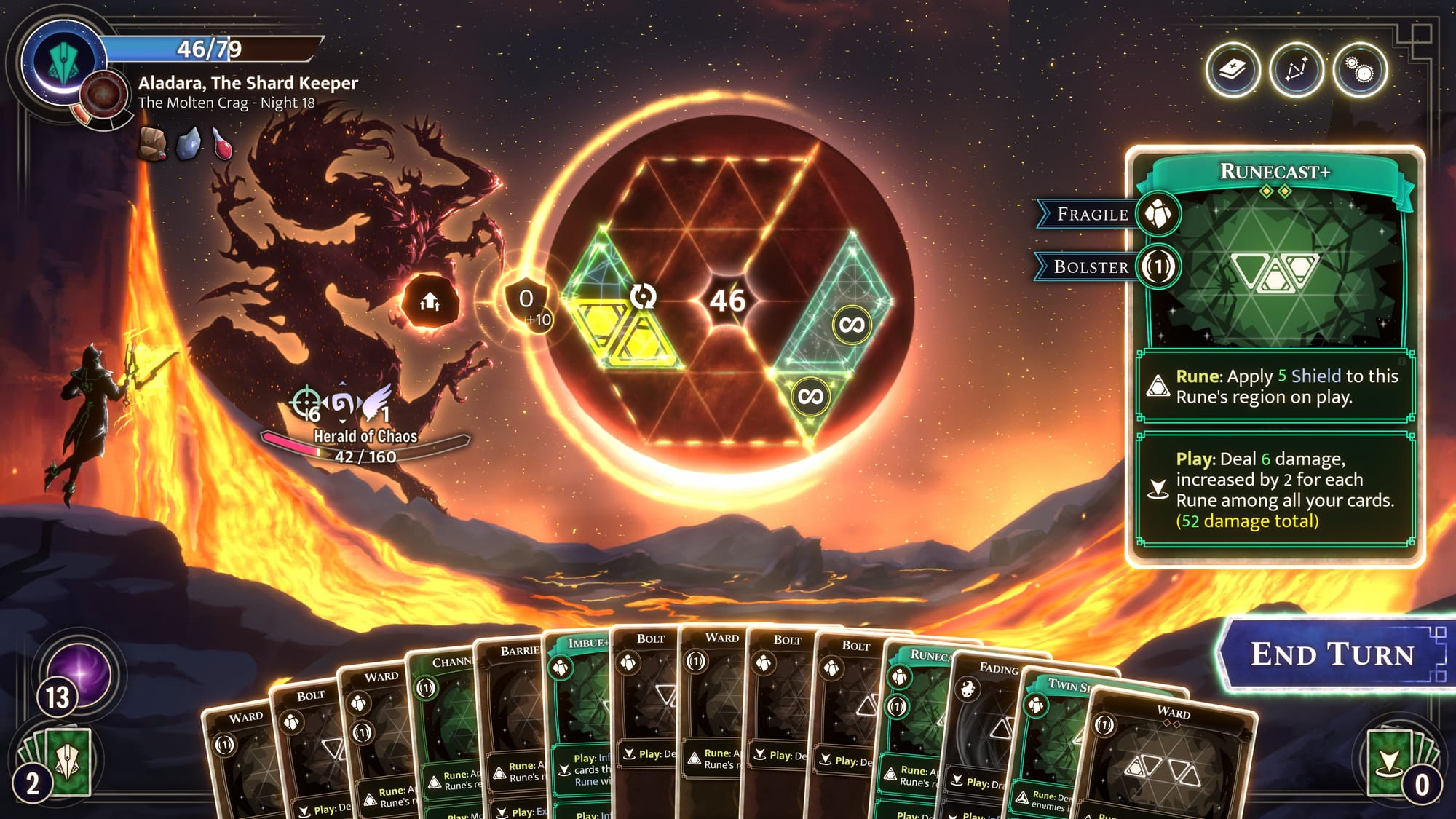Select the Fading card in hand

pyautogui.click(x=986, y=728)
